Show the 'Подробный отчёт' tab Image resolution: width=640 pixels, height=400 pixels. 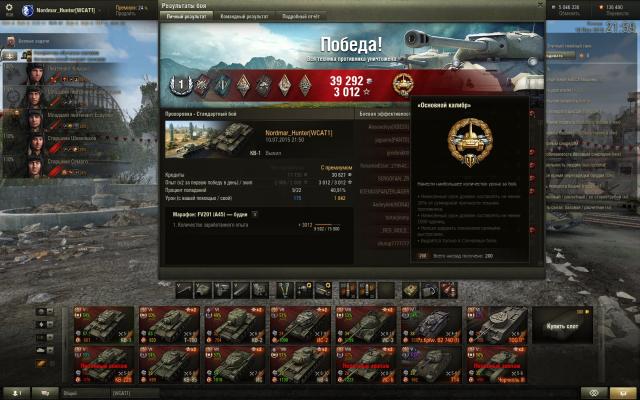coord(301,18)
